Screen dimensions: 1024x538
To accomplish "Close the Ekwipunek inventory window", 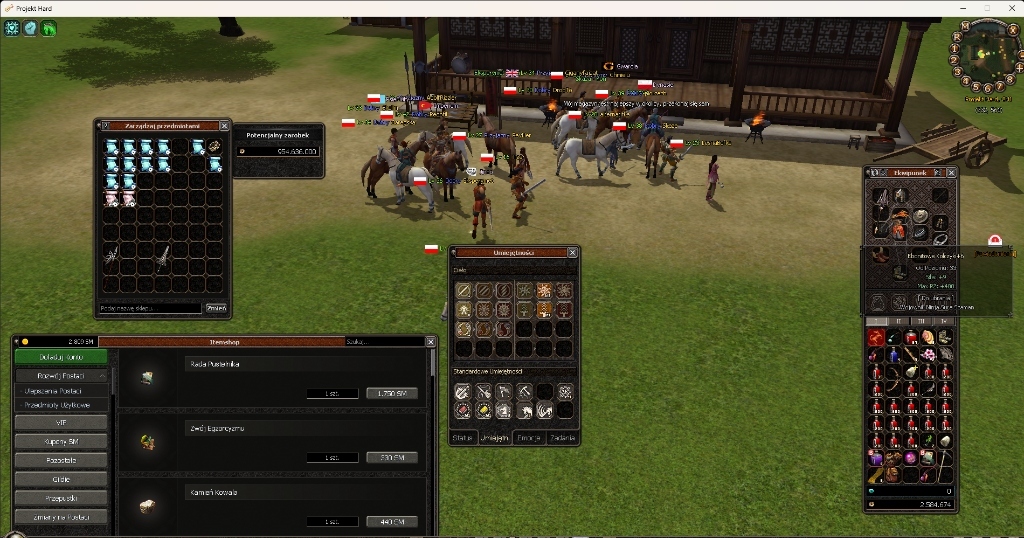I will [951, 173].
